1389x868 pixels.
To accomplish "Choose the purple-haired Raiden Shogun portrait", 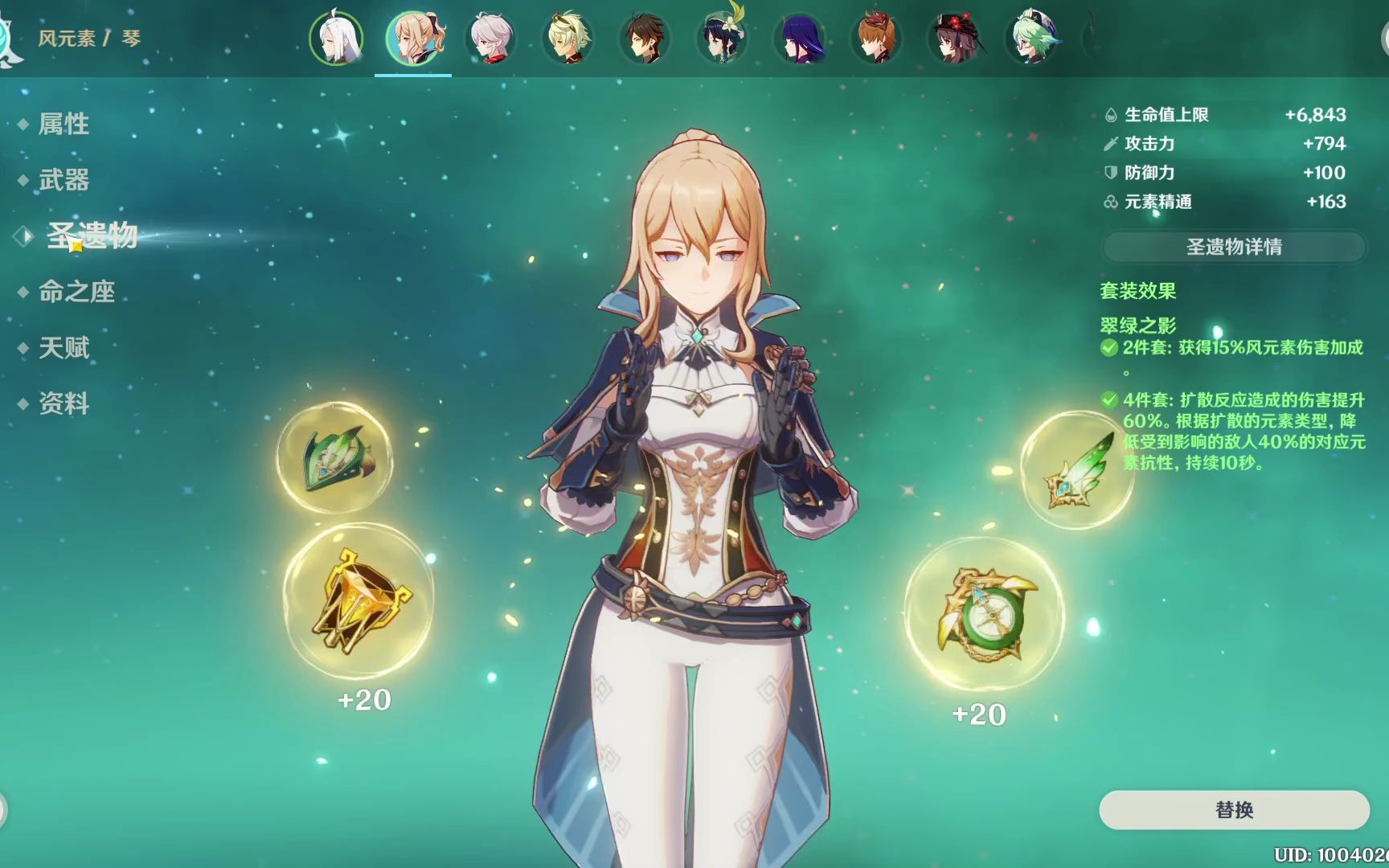I will pos(799,38).
